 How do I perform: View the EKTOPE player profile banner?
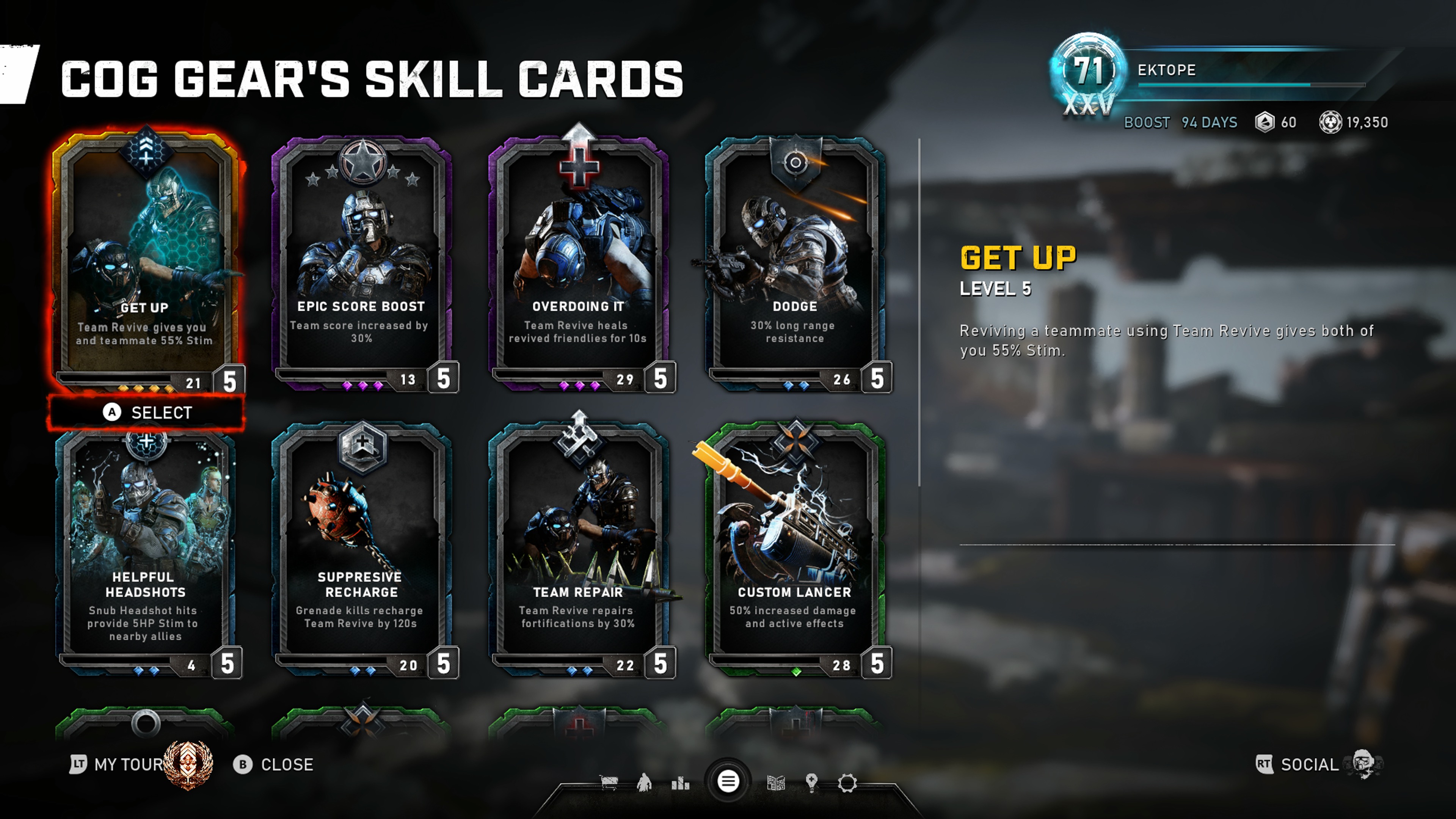click(1215, 71)
